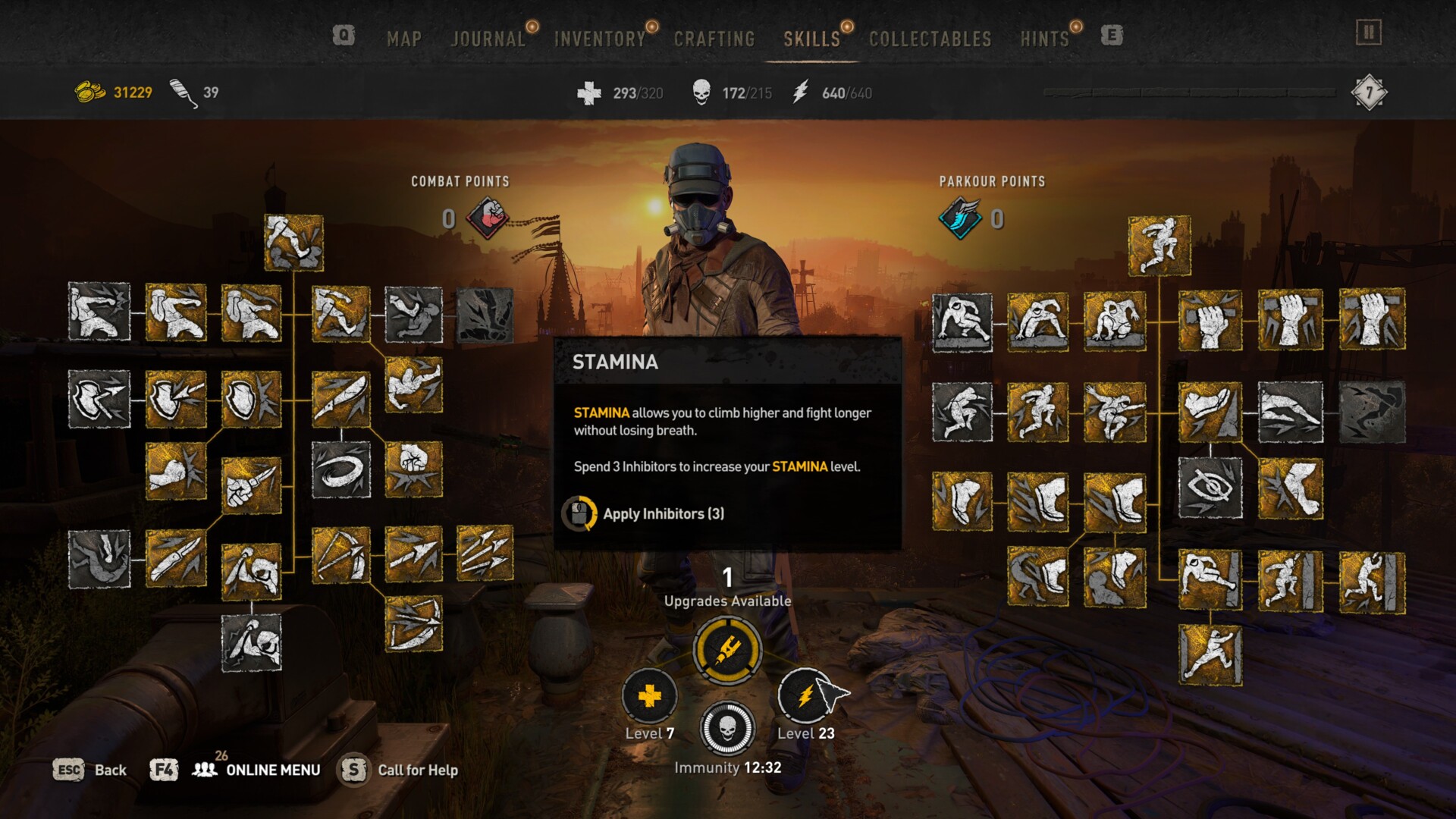This screenshot has height=819, width=1456.
Task: Click the Back option
Action: 110,770
